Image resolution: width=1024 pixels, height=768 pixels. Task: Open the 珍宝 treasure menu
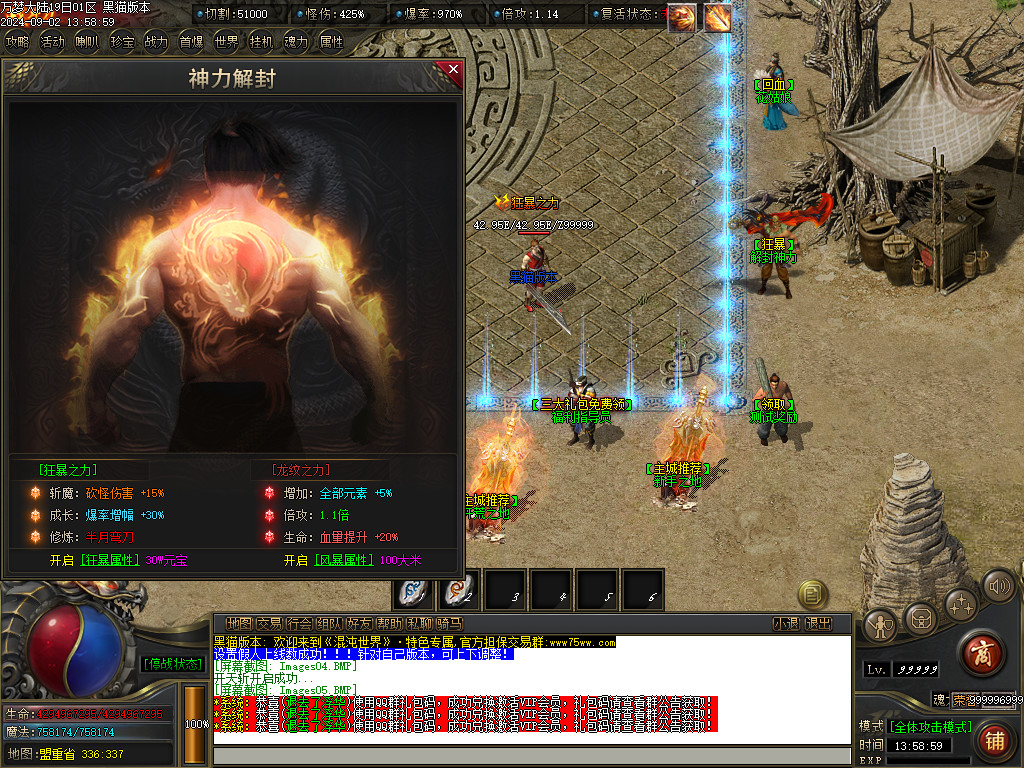click(122, 42)
